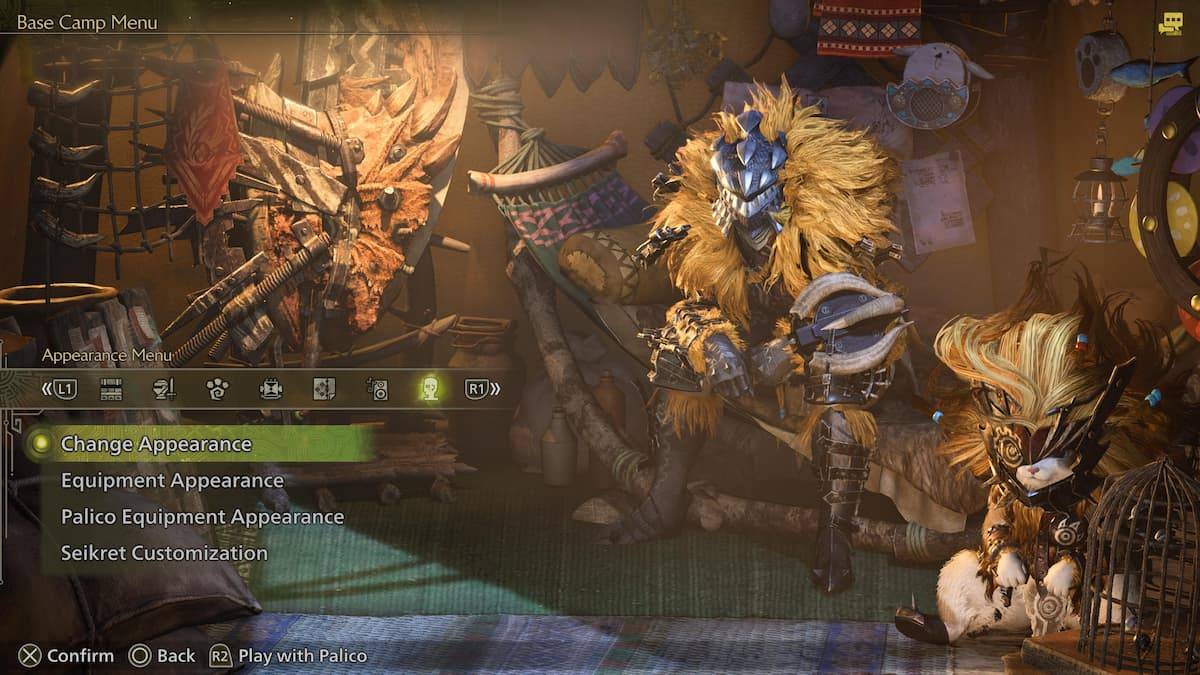Select the Change Appearance menu entry
Image resolution: width=1200 pixels, height=675 pixels.
tap(156, 444)
